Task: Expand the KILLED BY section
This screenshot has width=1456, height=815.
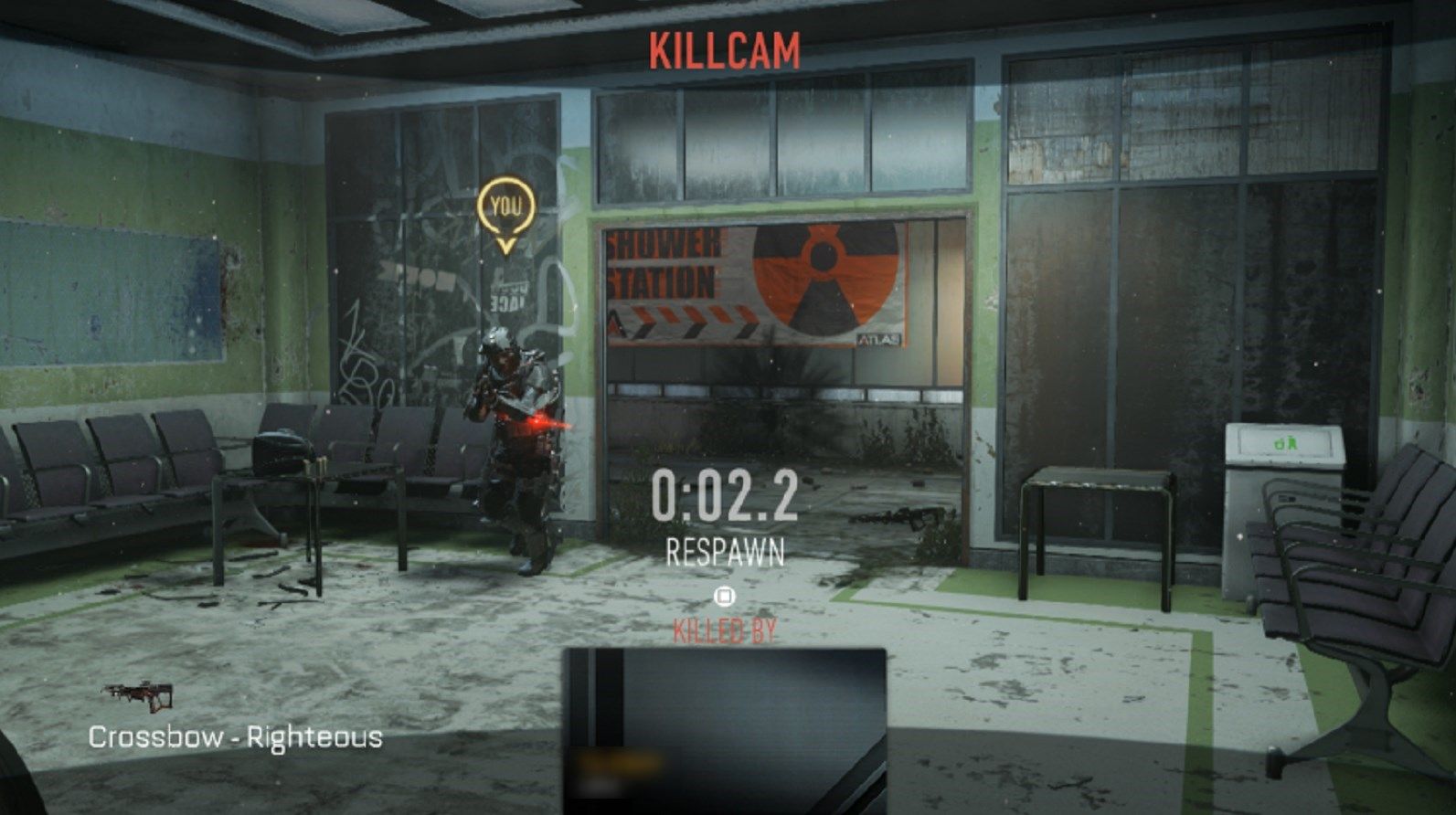Action: (724, 630)
